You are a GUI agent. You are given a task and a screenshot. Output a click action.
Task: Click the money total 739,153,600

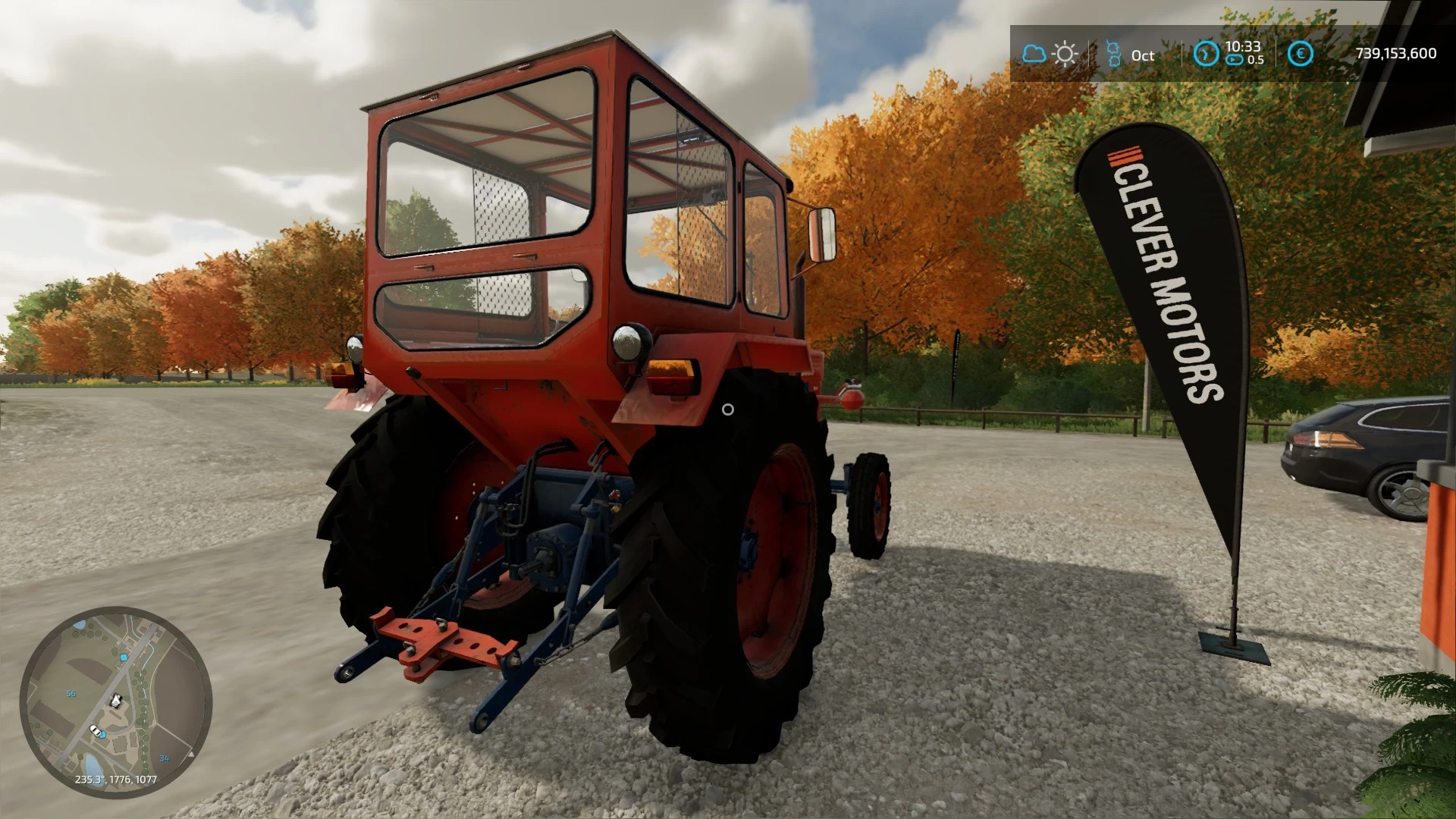click(1396, 52)
